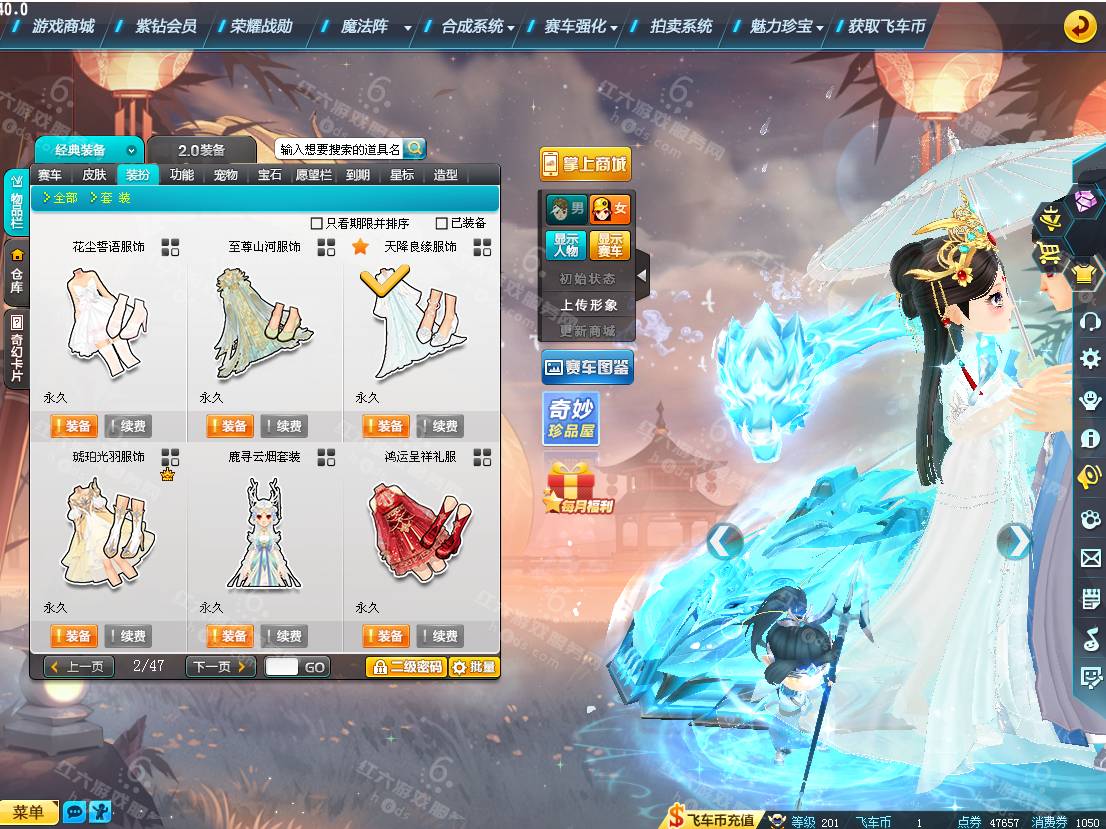This screenshot has height=829, width=1106.
Task: Open the 紫钻会员 membership page
Action: 166,27
